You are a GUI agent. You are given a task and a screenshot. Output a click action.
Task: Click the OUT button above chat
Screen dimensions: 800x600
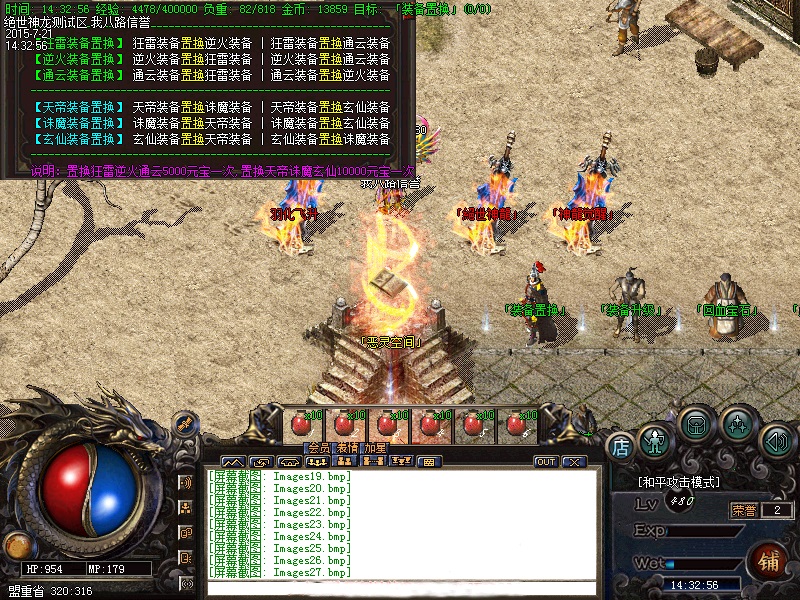(546, 462)
